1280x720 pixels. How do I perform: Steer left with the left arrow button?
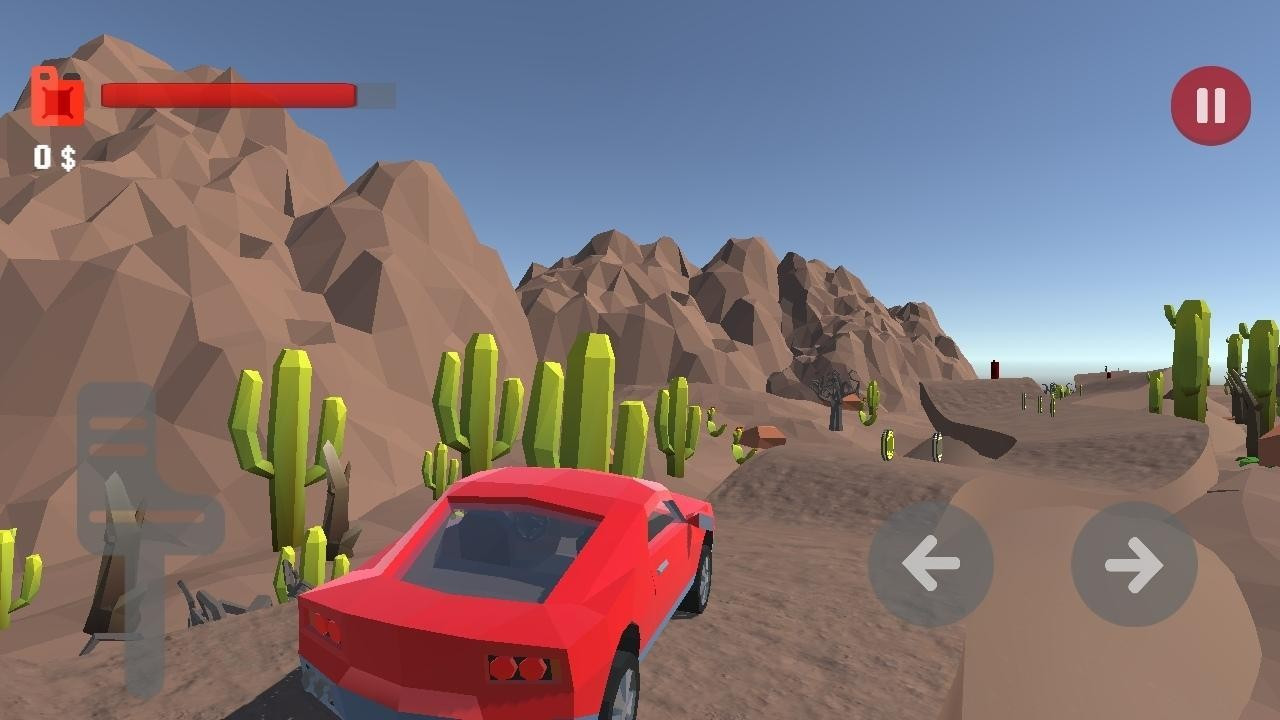[x=930, y=564]
